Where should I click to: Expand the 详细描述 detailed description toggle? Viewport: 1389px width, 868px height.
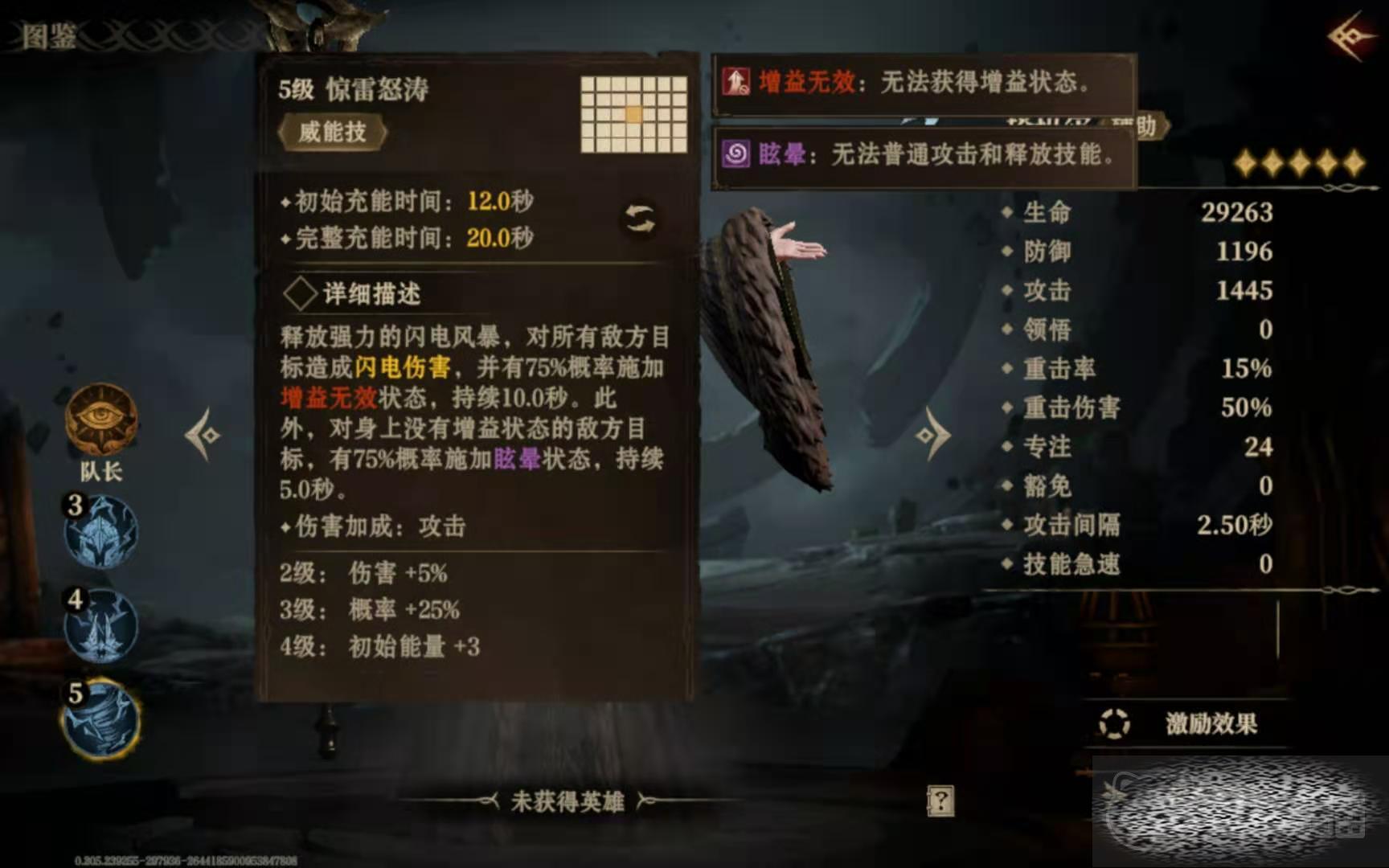[x=301, y=294]
